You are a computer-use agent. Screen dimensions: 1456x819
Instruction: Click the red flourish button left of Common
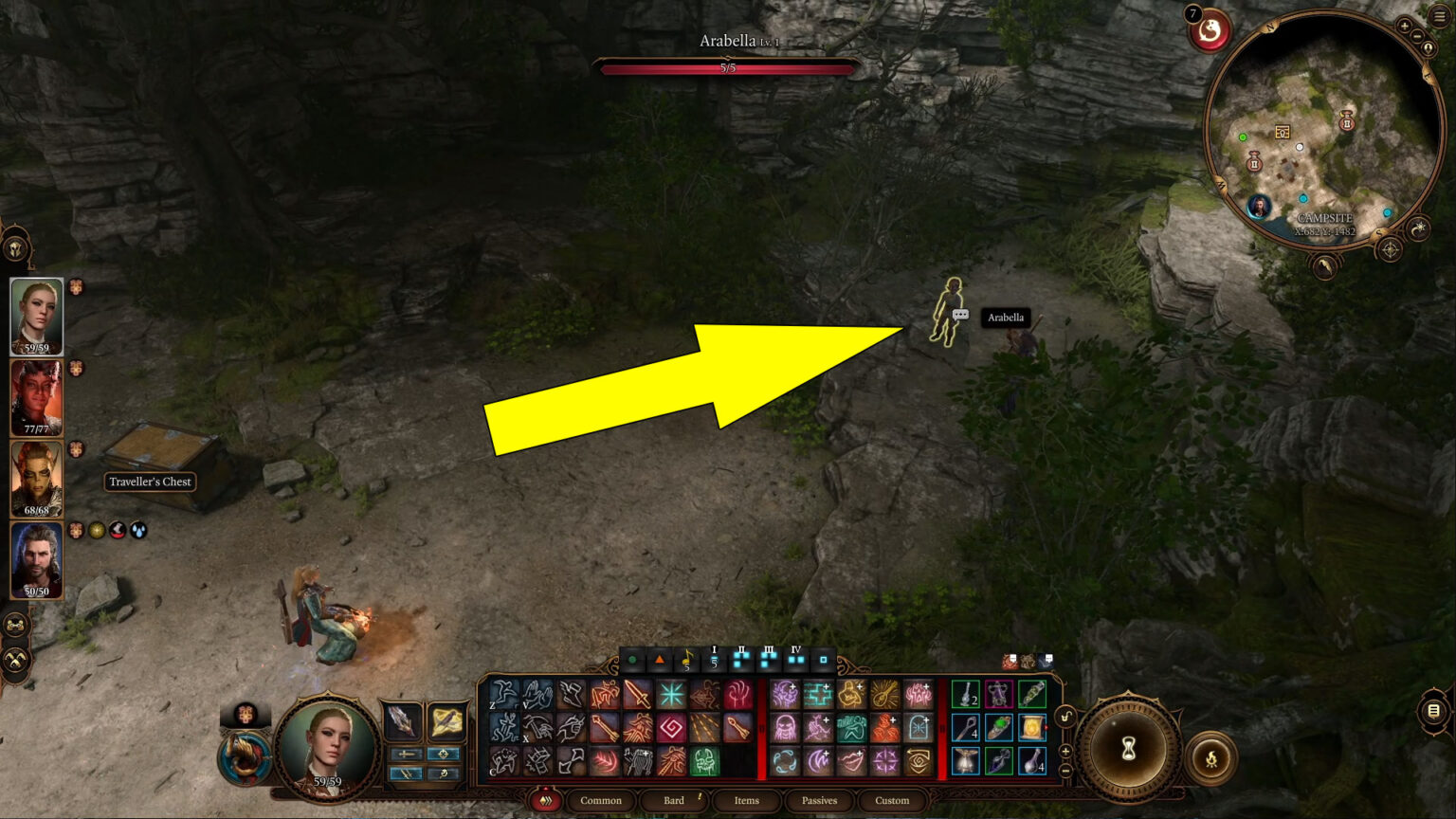[545, 801]
